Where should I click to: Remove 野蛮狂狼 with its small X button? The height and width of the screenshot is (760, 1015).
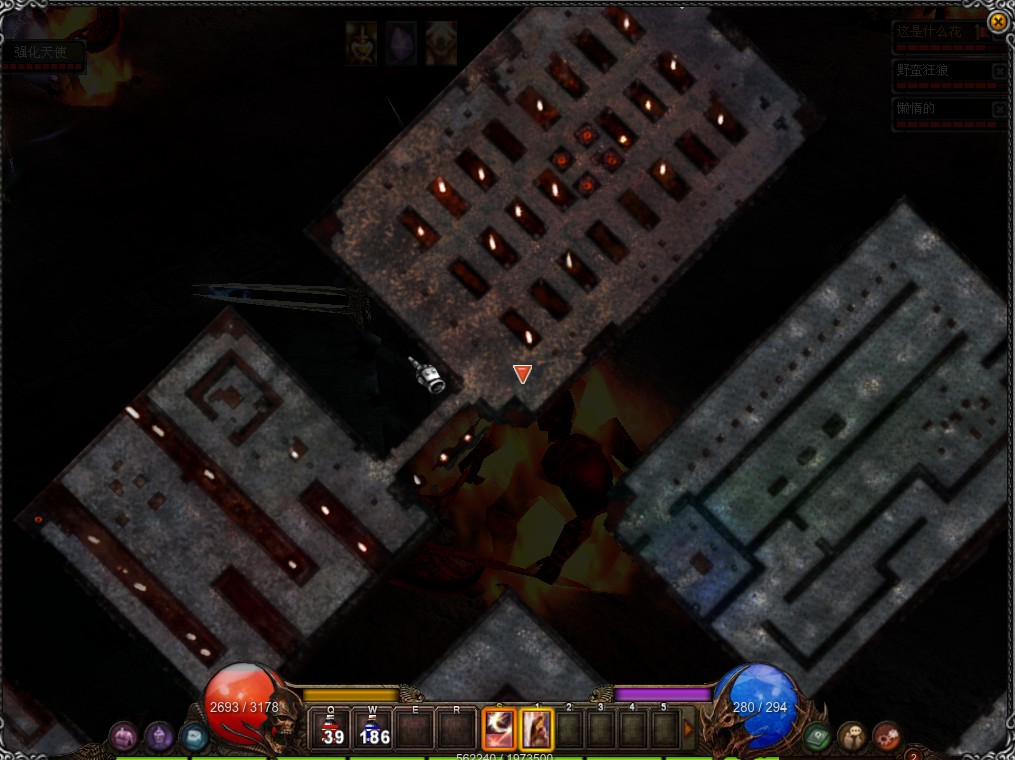[x=999, y=72]
